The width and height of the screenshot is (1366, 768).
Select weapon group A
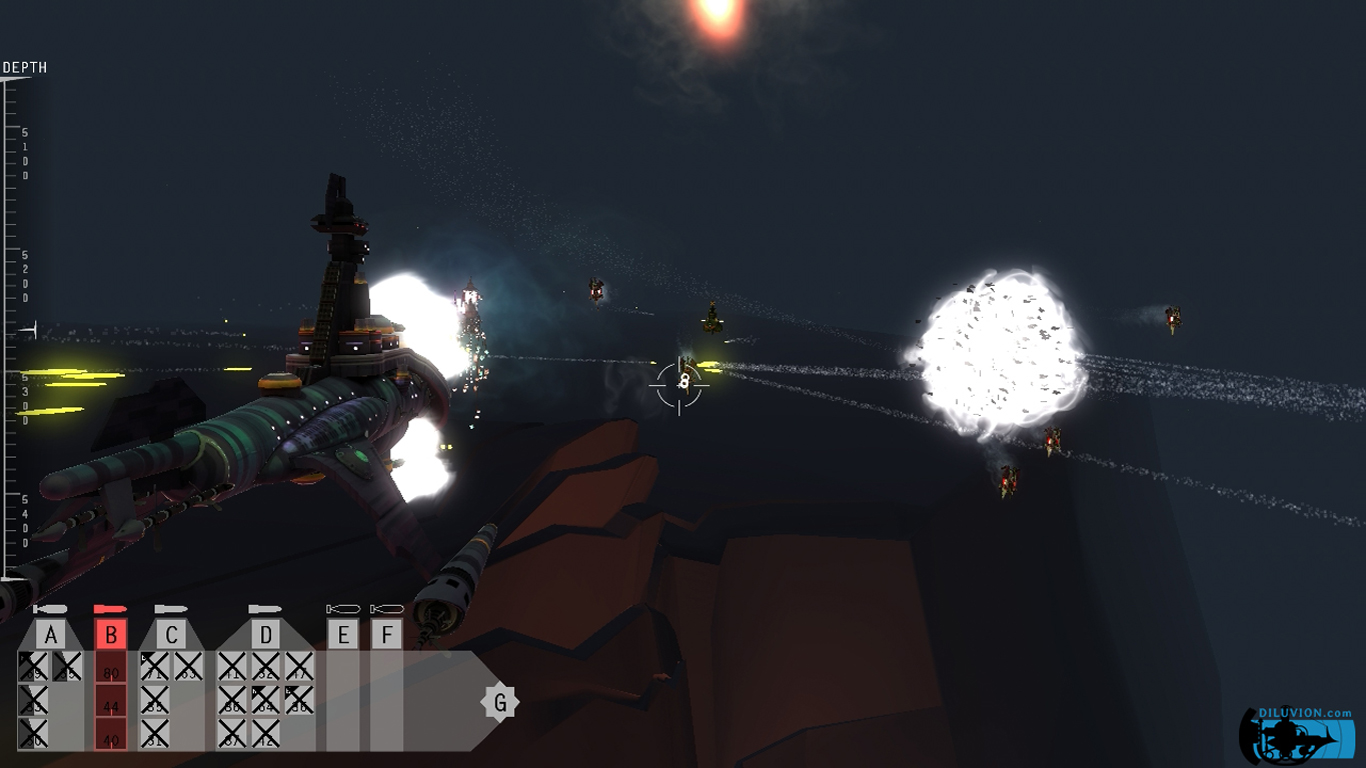(51, 634)
